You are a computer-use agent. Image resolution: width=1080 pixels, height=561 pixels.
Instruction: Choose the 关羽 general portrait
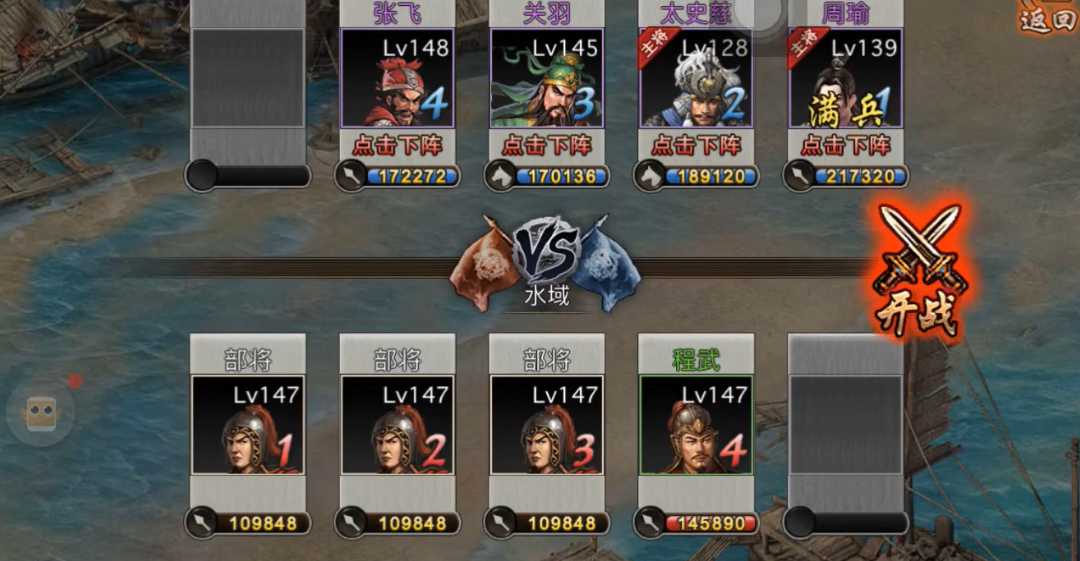coord(546,78)
